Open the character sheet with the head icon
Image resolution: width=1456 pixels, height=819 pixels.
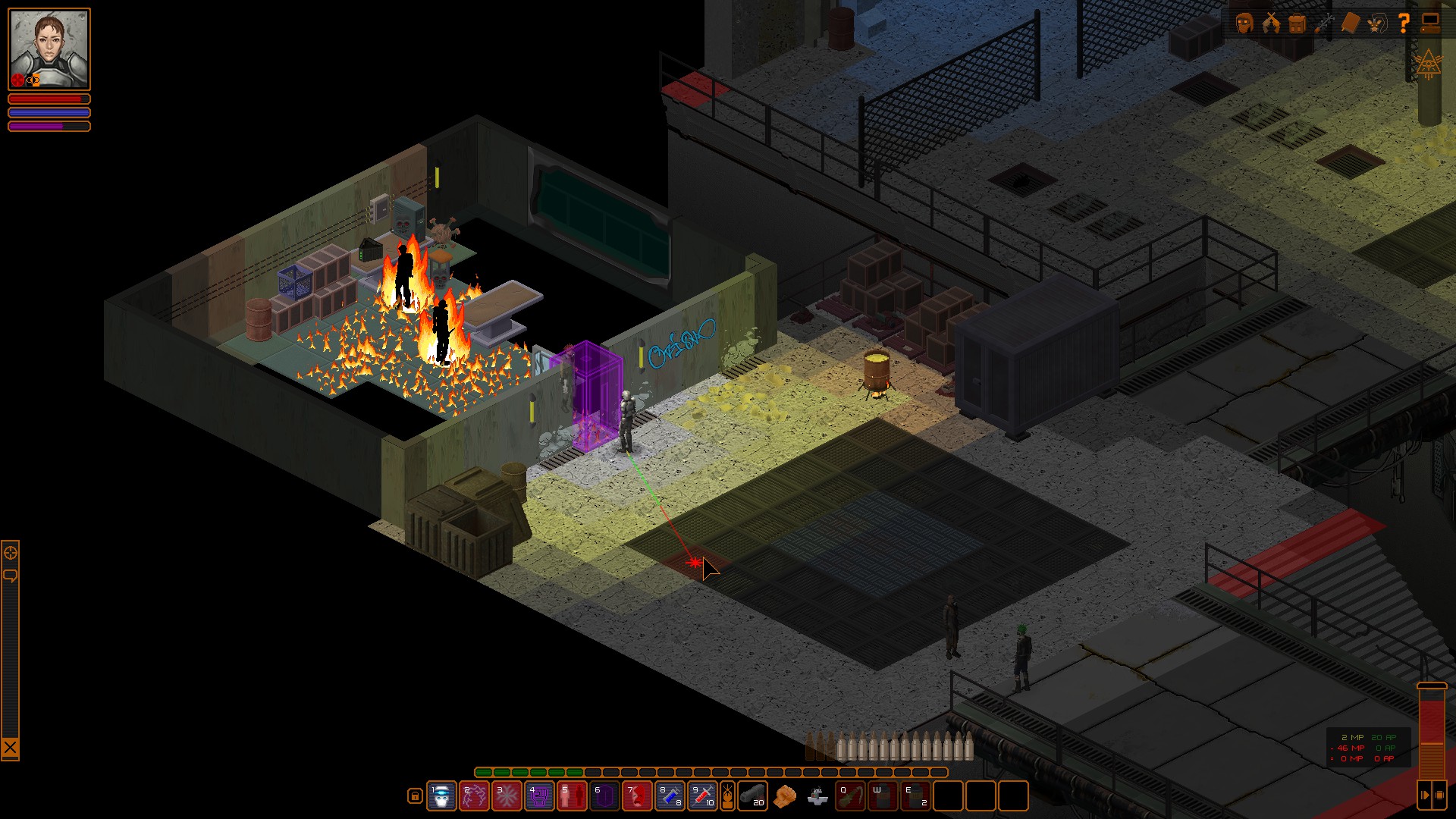click(1246, 24)
